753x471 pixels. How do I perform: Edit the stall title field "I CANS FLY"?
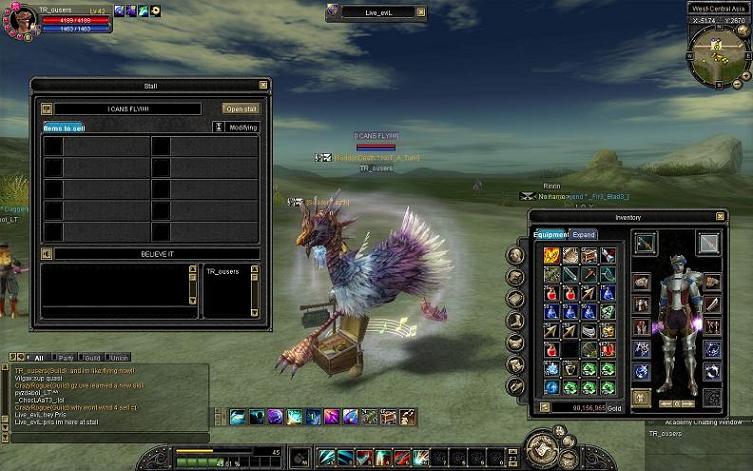127,109
